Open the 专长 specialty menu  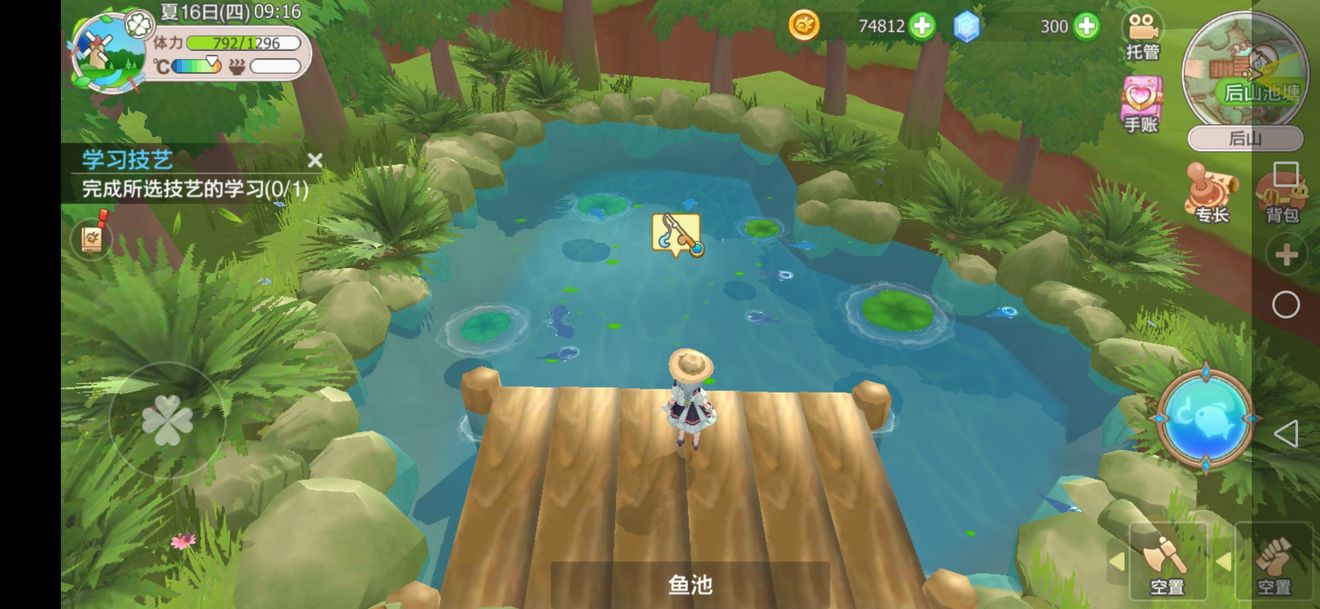coord(1210,190)
